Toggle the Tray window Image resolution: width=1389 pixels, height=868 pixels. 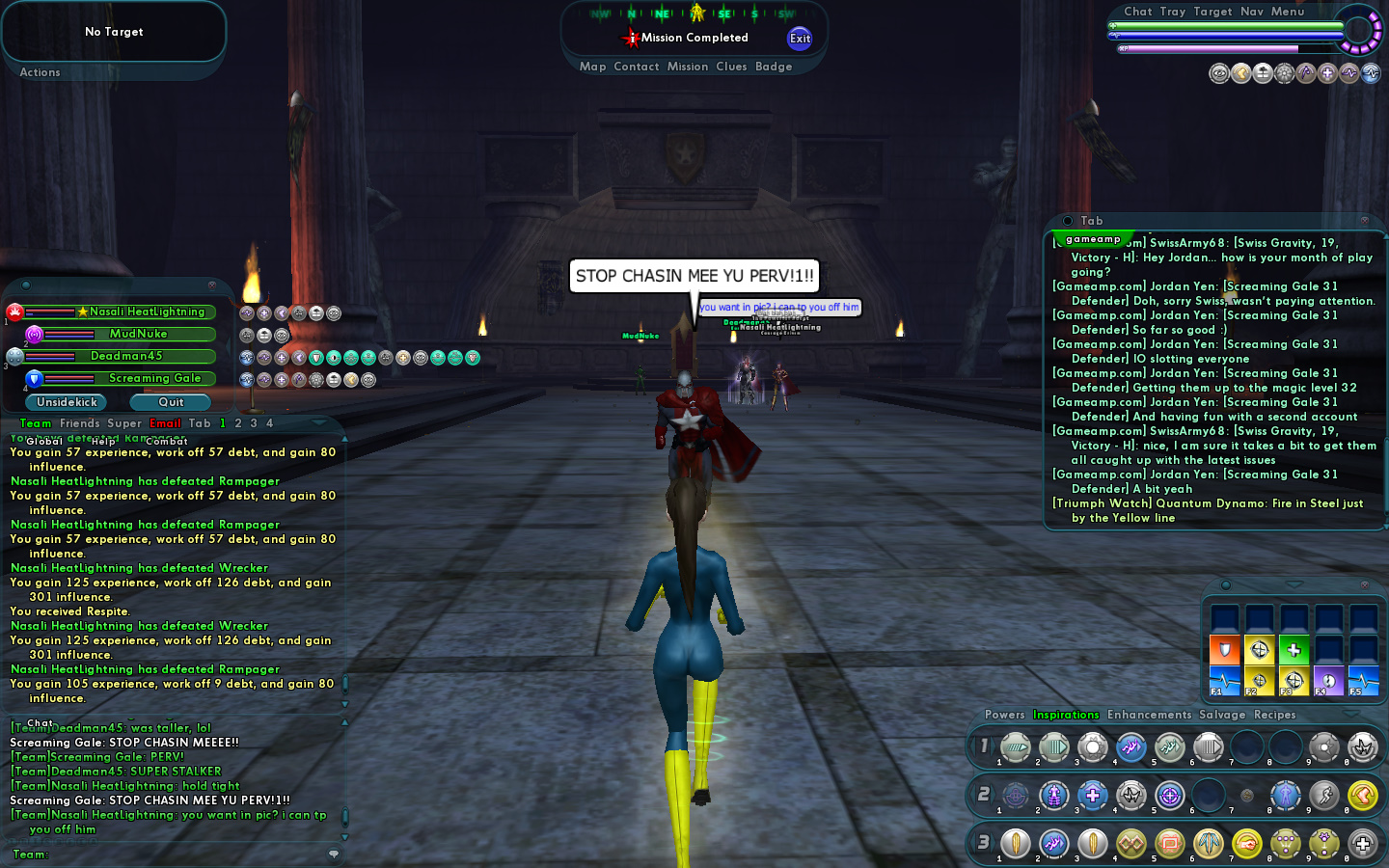coord(1173,12)
